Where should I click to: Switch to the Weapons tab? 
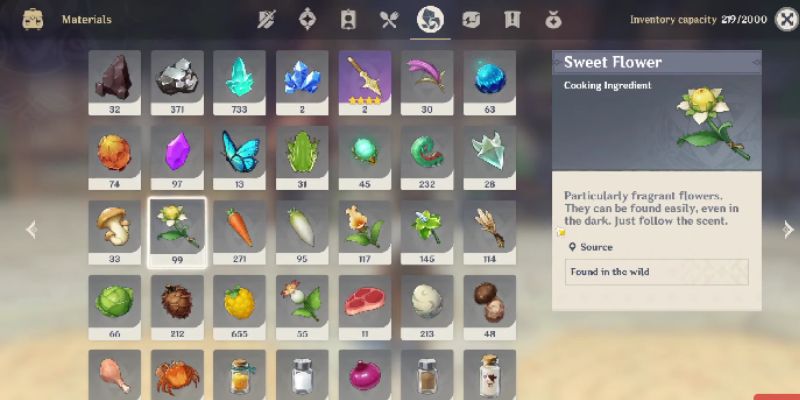[x=266, y=19]
